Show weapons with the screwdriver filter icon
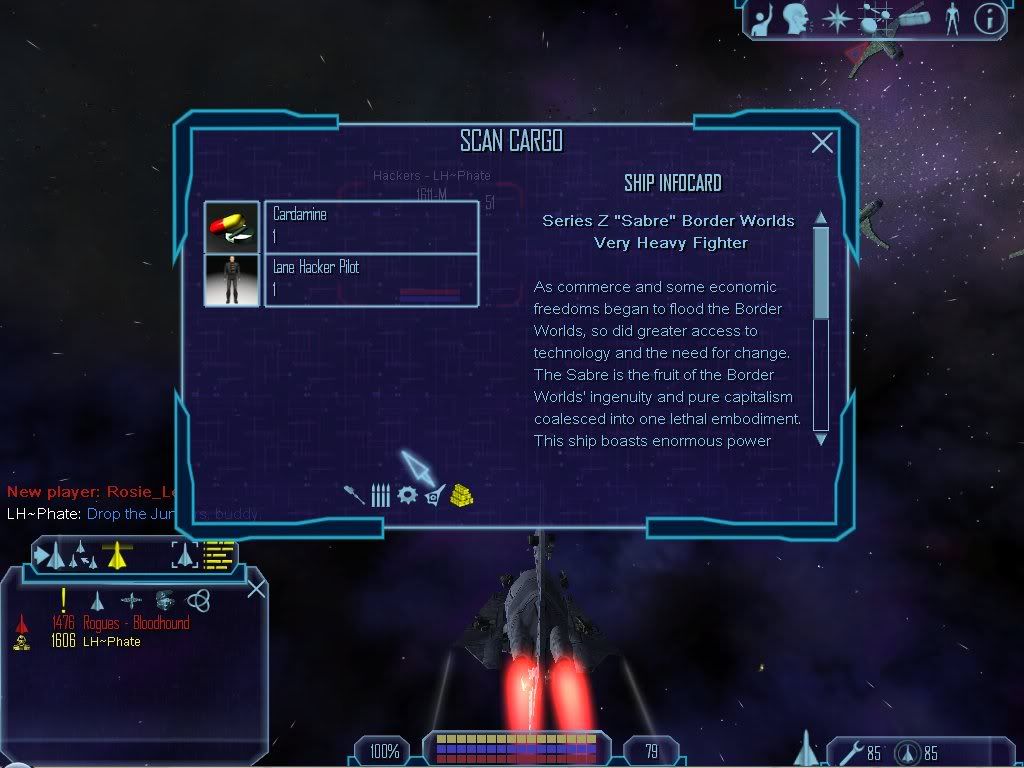Image resolution: width=1024 pixels, height=768 pixels. point(354,495)
